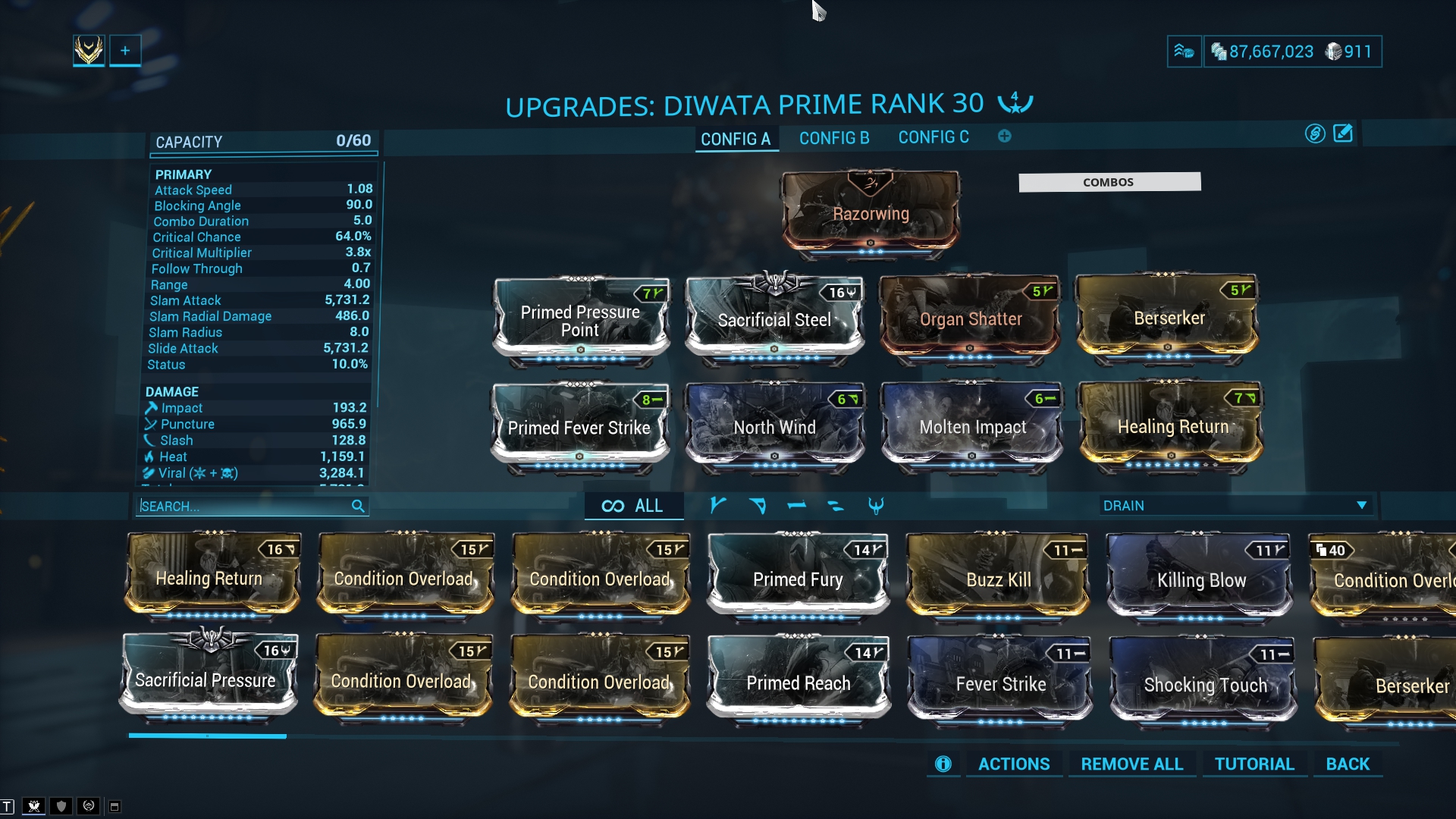Select the Razorwing stance mod
The width and height of the screenshot is (1456, 819).
(x=871, y=212)
